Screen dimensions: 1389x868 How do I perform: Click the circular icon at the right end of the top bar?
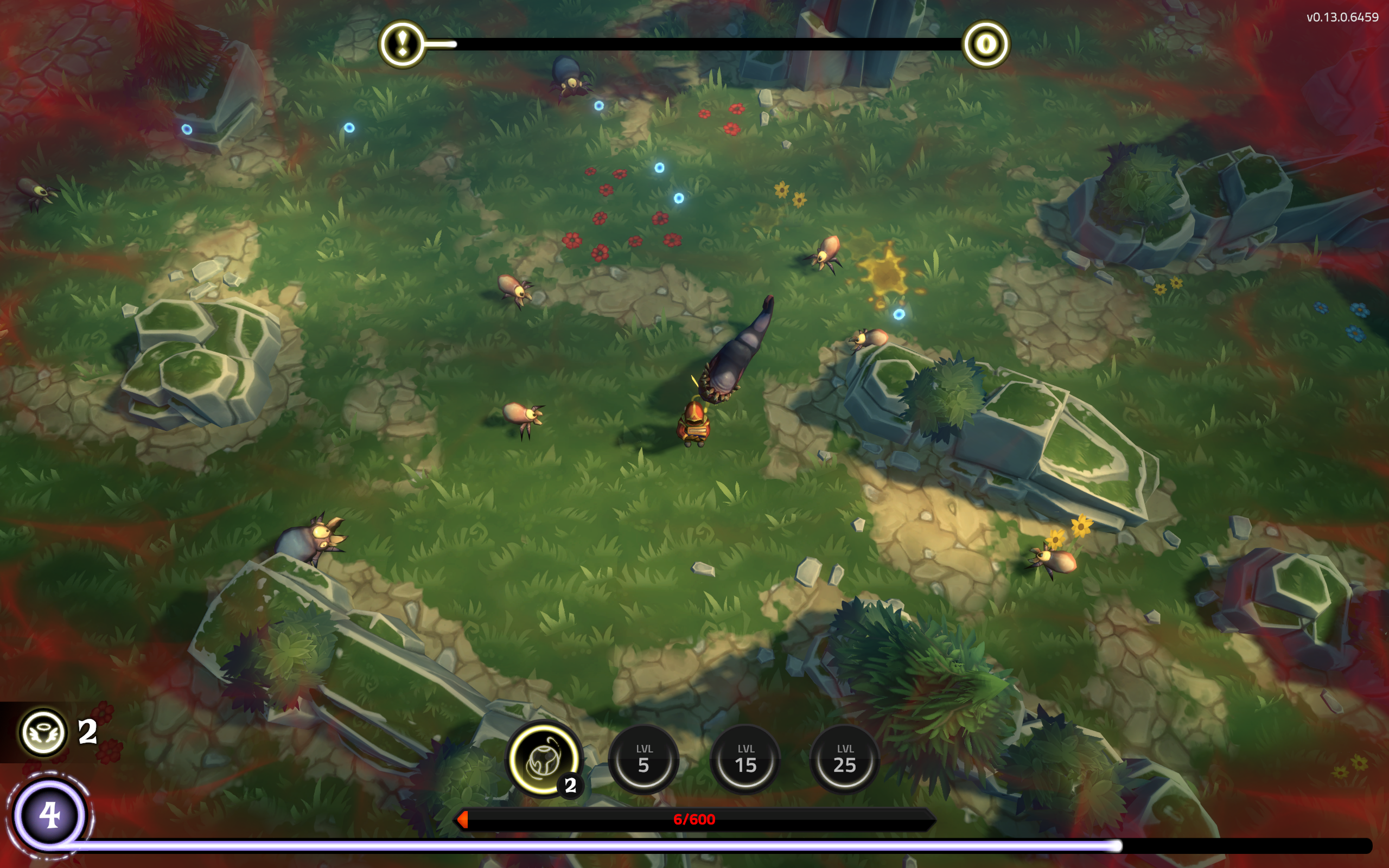(x=985, y=43)
